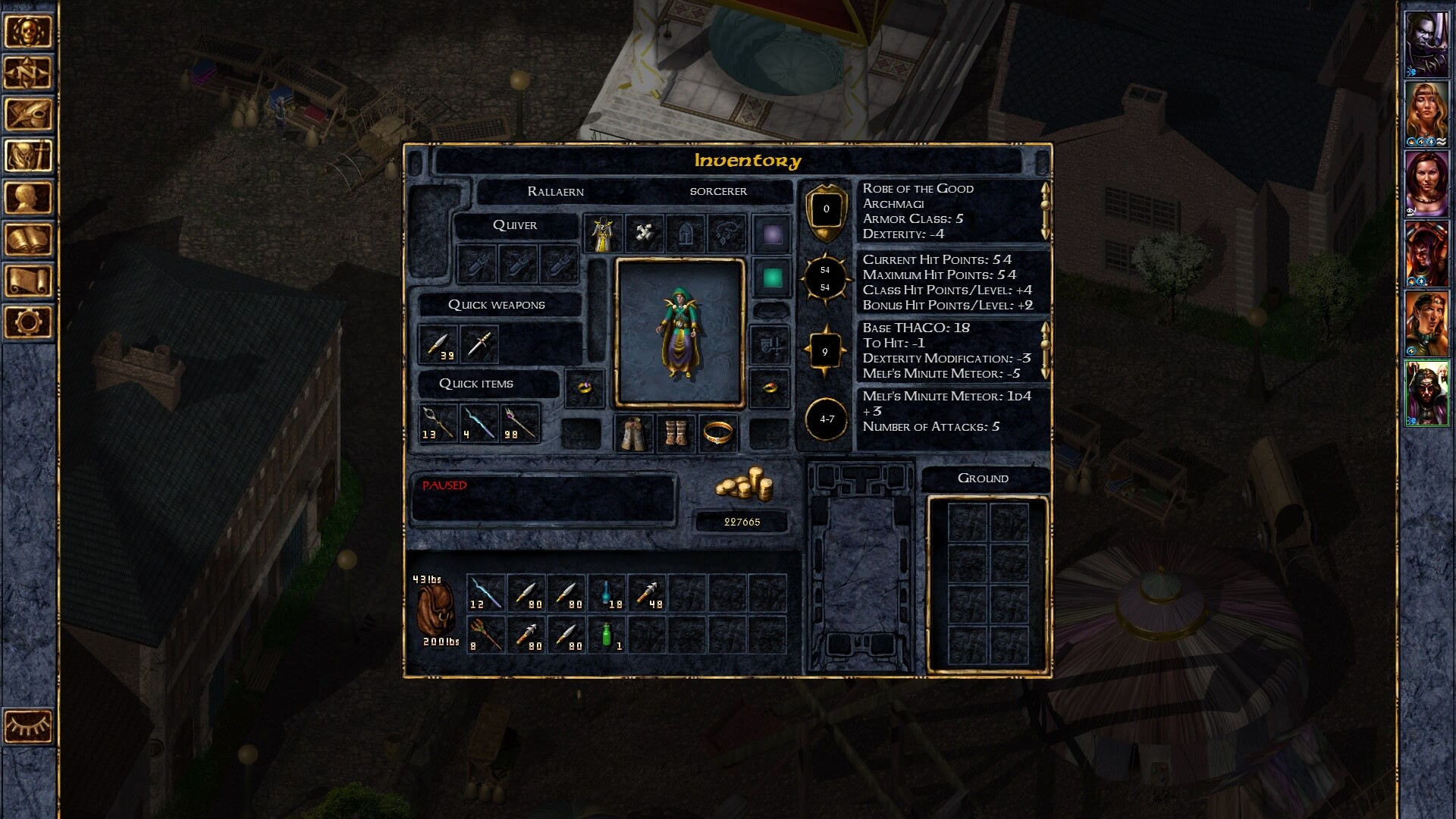Toggle party AI with the eye icon
Image resolution: width=1456 pixels, height=819 pixels.
tap(28, 724)
